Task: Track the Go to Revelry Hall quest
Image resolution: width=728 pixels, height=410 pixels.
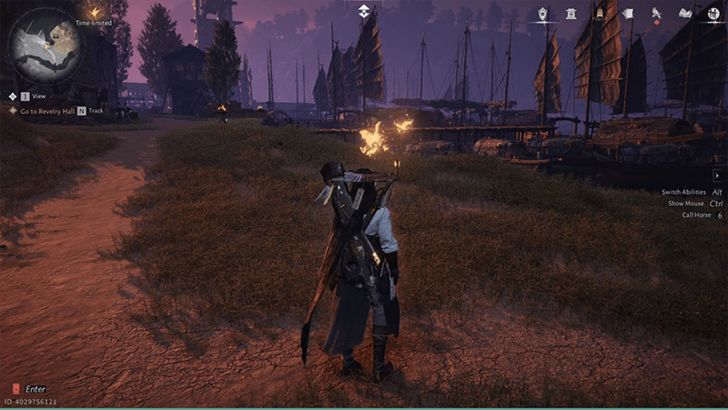Action: 81,110
